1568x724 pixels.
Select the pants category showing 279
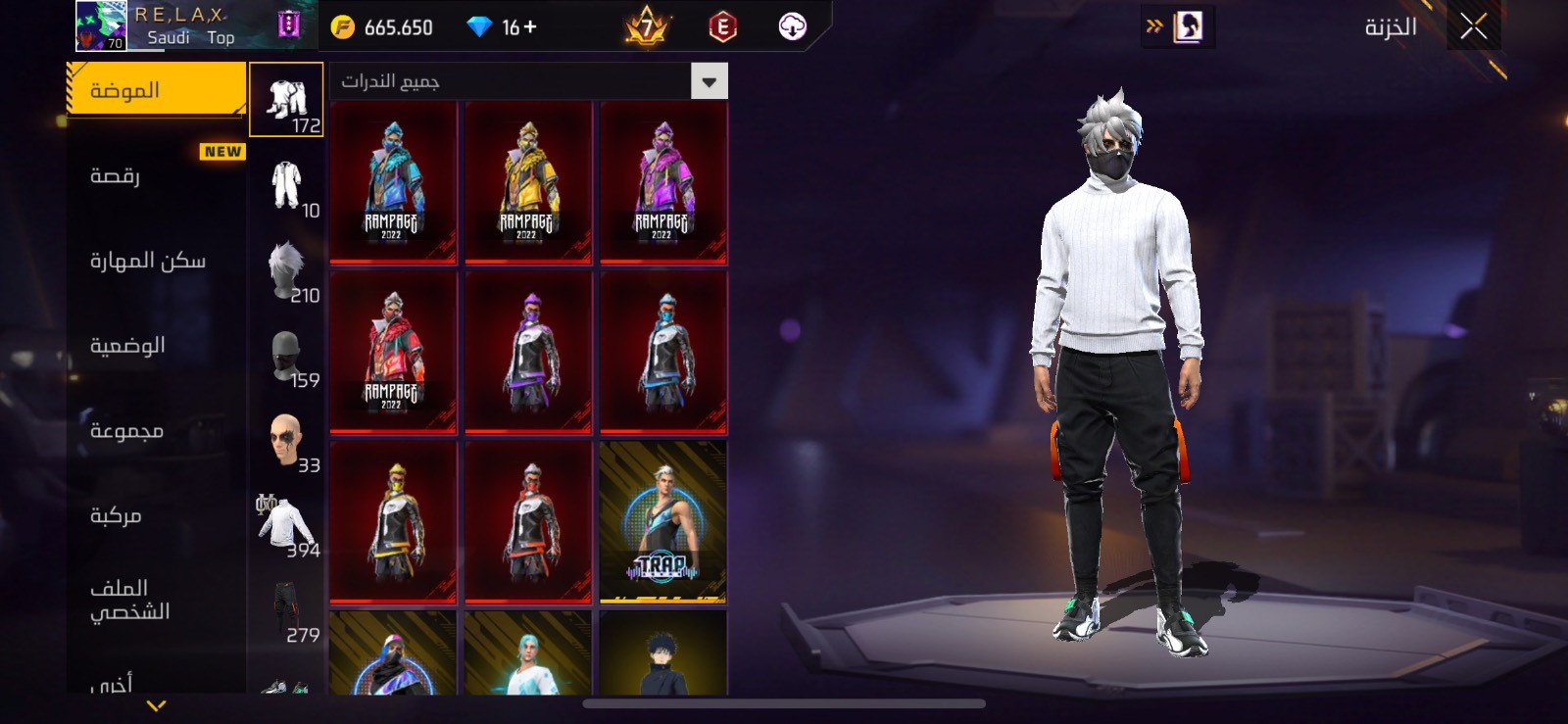(x=286, y=610)
